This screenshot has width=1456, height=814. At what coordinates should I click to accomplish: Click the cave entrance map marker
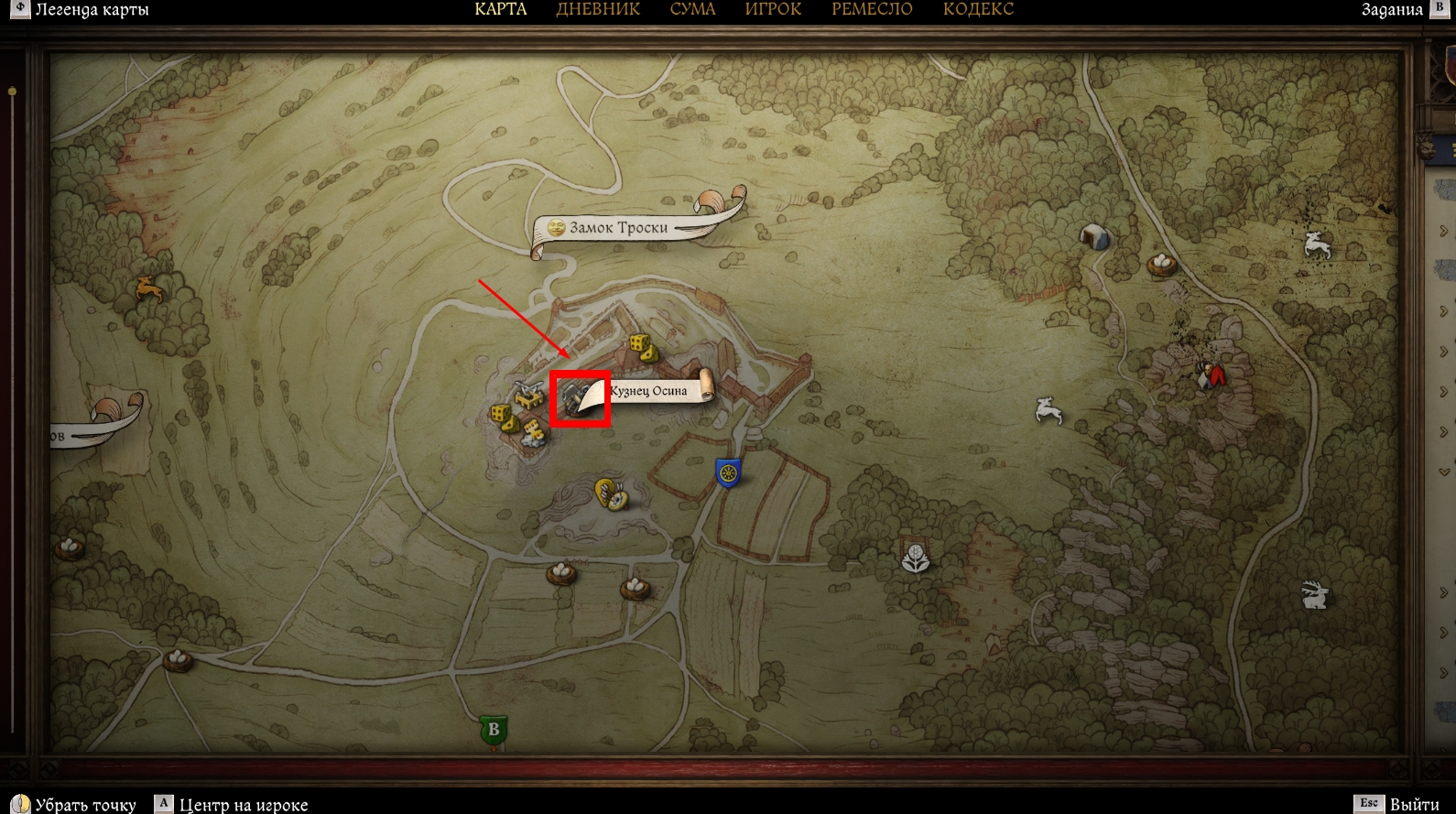[1094, 236]
